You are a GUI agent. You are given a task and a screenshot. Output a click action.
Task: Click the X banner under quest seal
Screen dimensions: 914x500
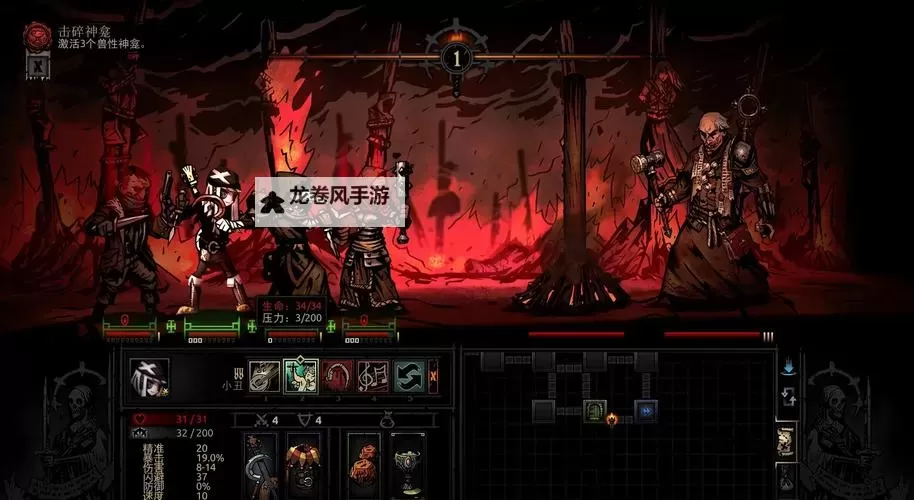(x=34, y=65)
